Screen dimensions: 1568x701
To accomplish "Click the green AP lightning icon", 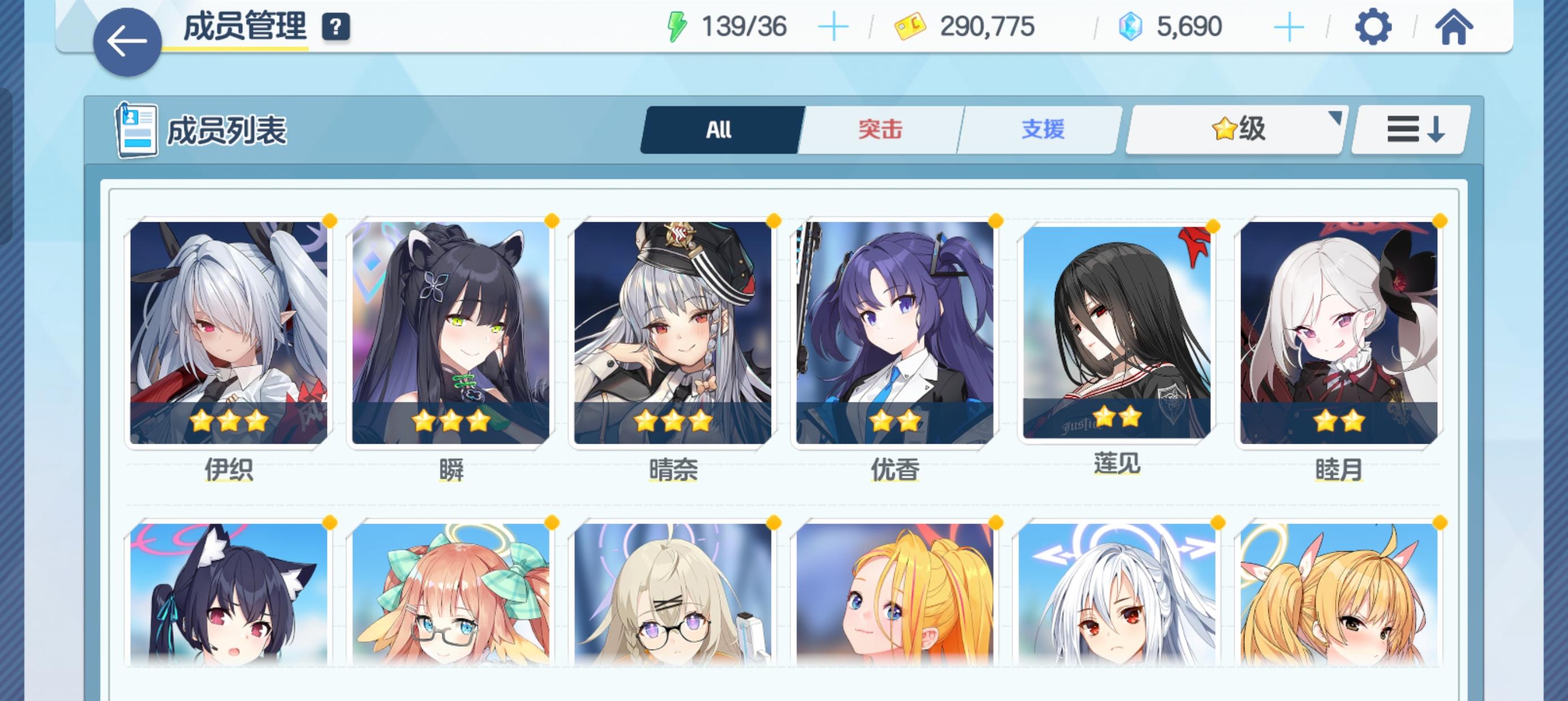I will tap(678, 25).
